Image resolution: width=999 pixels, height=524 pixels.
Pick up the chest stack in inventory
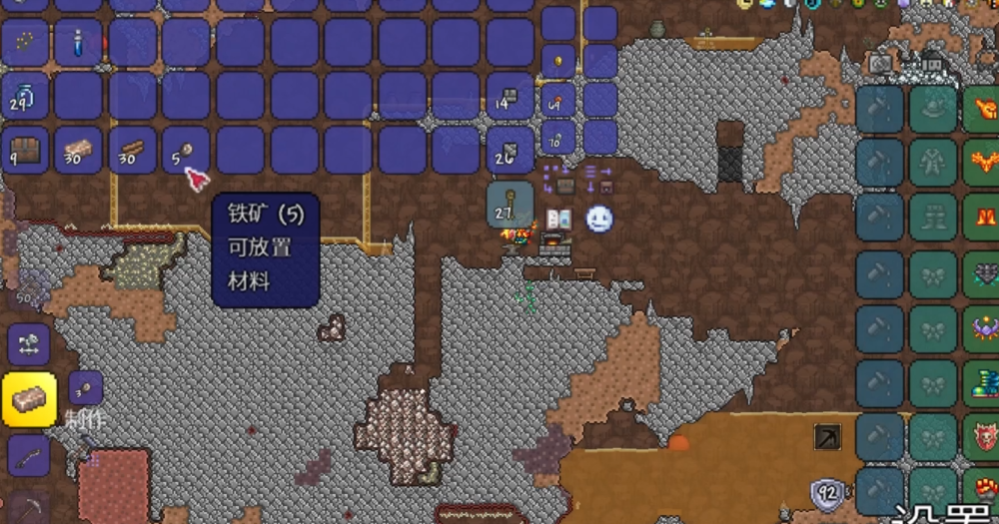25,150
